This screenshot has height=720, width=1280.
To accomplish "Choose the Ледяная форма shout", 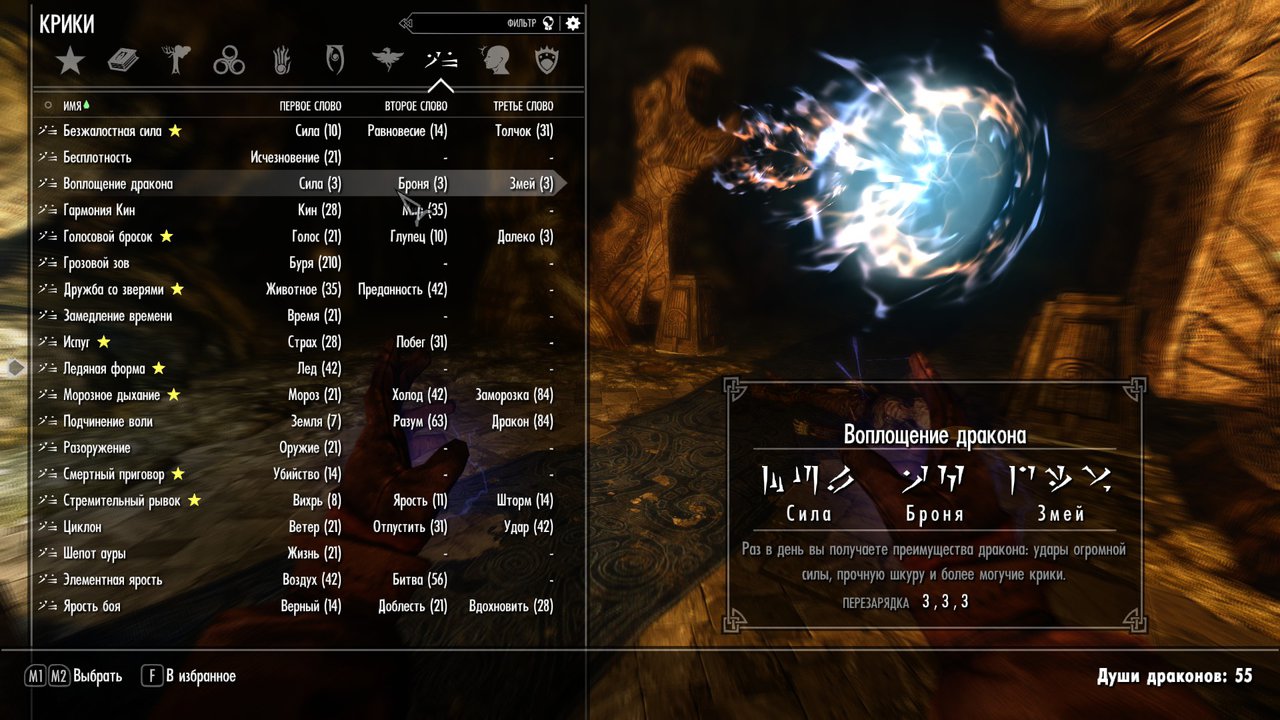I will (x=104, y=369).
